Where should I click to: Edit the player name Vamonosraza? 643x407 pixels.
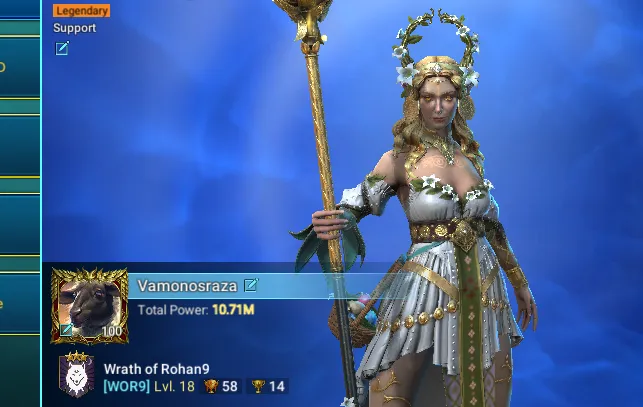[x=251, y=285]
